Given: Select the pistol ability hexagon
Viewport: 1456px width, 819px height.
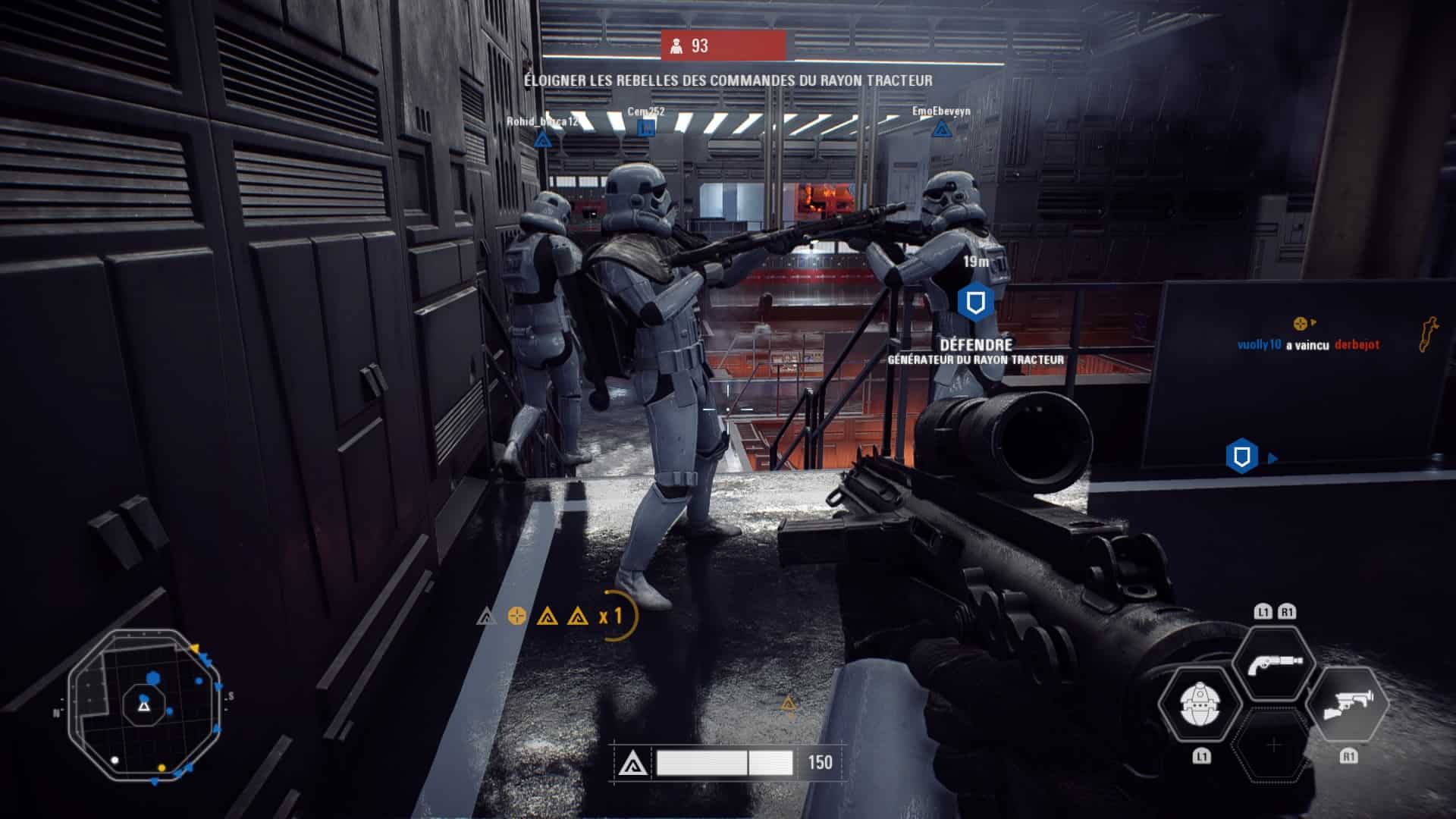Looking at the screenshot, I should [x=1274, y=664].
